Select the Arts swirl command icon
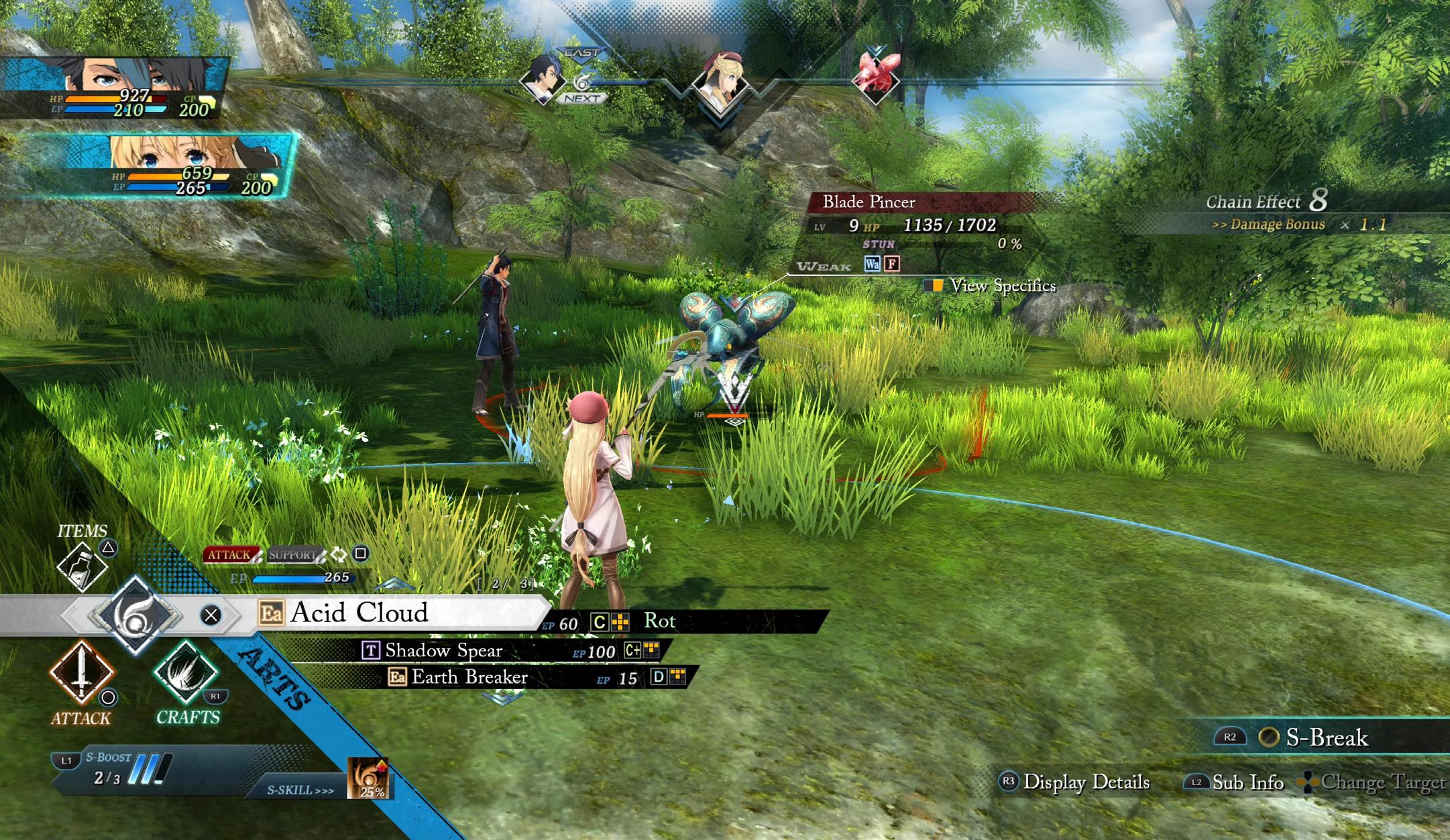Screen dimensions: 1450x840 click(x=135, y=614)
